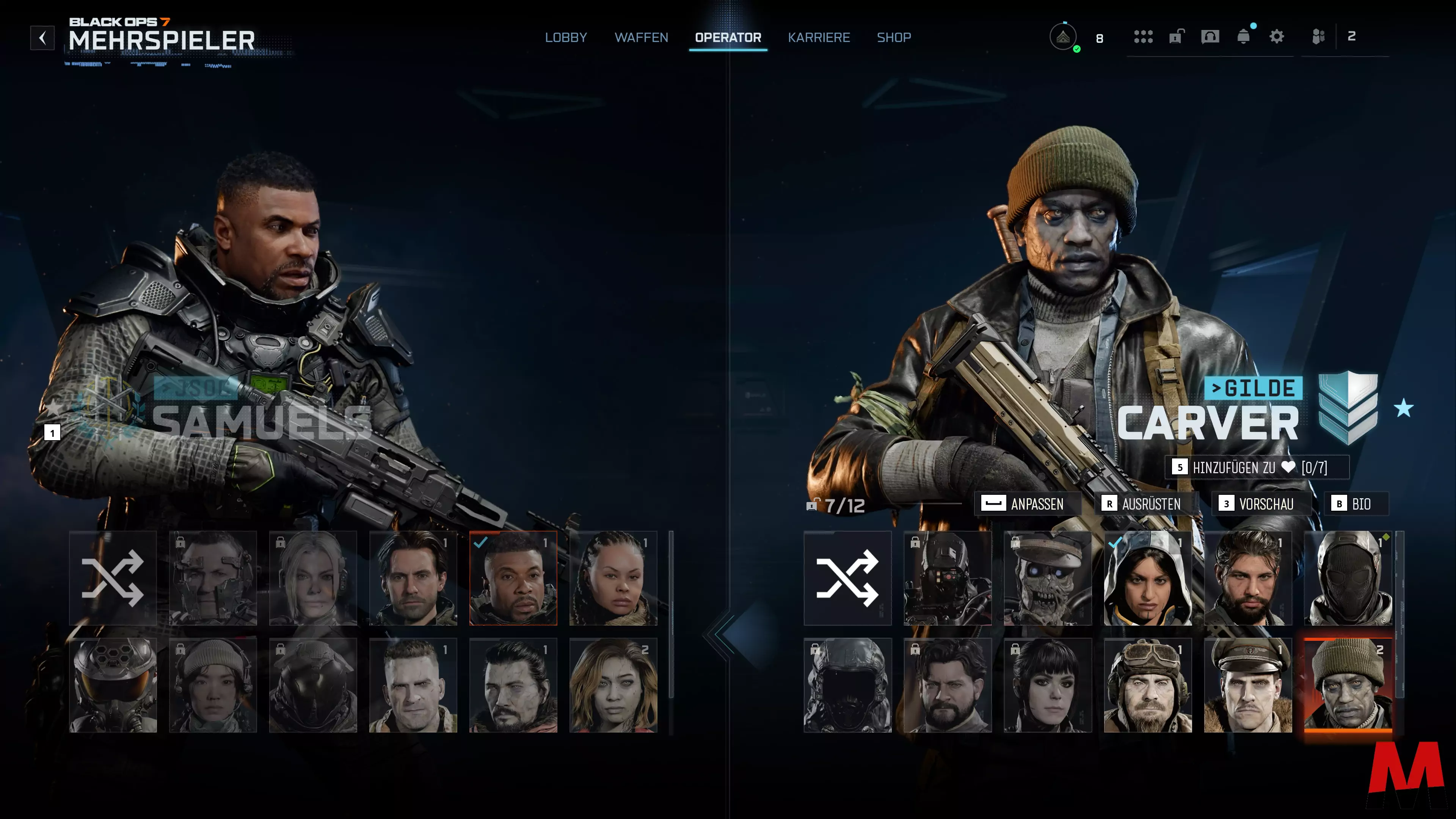The image size is (1456, 819).
Task: Equip operator with Ausrüsten
Action: 1145,504
